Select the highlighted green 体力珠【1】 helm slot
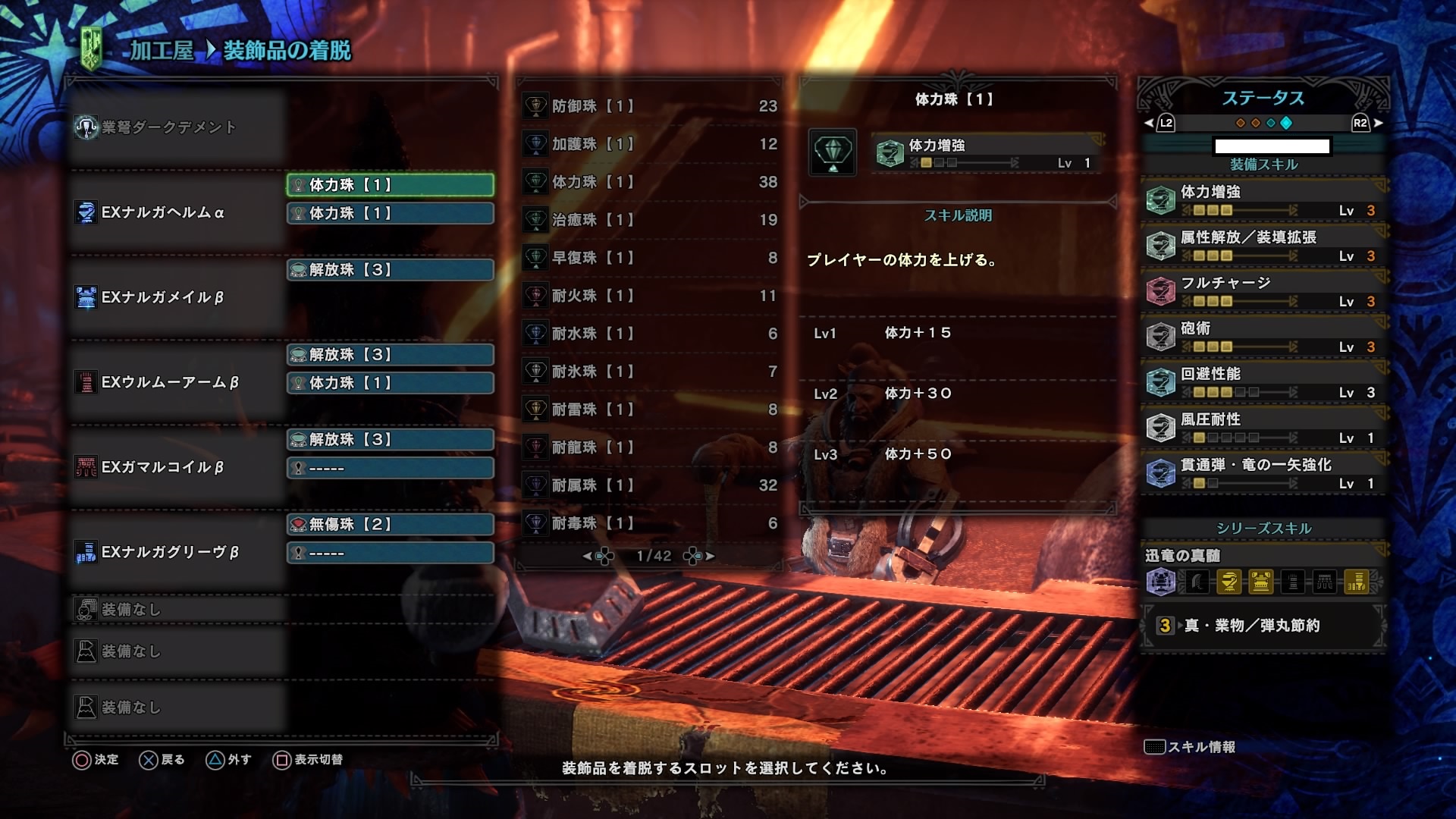The height and width of the screenshot is (819, 1456). (x=390, y=185)
